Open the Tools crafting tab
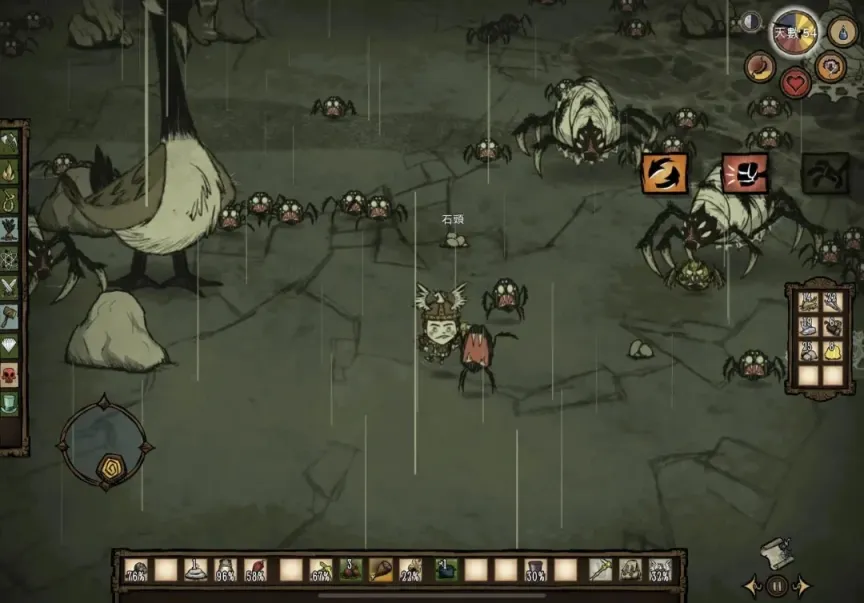This screenshot has height=603, width=864. 12,142
